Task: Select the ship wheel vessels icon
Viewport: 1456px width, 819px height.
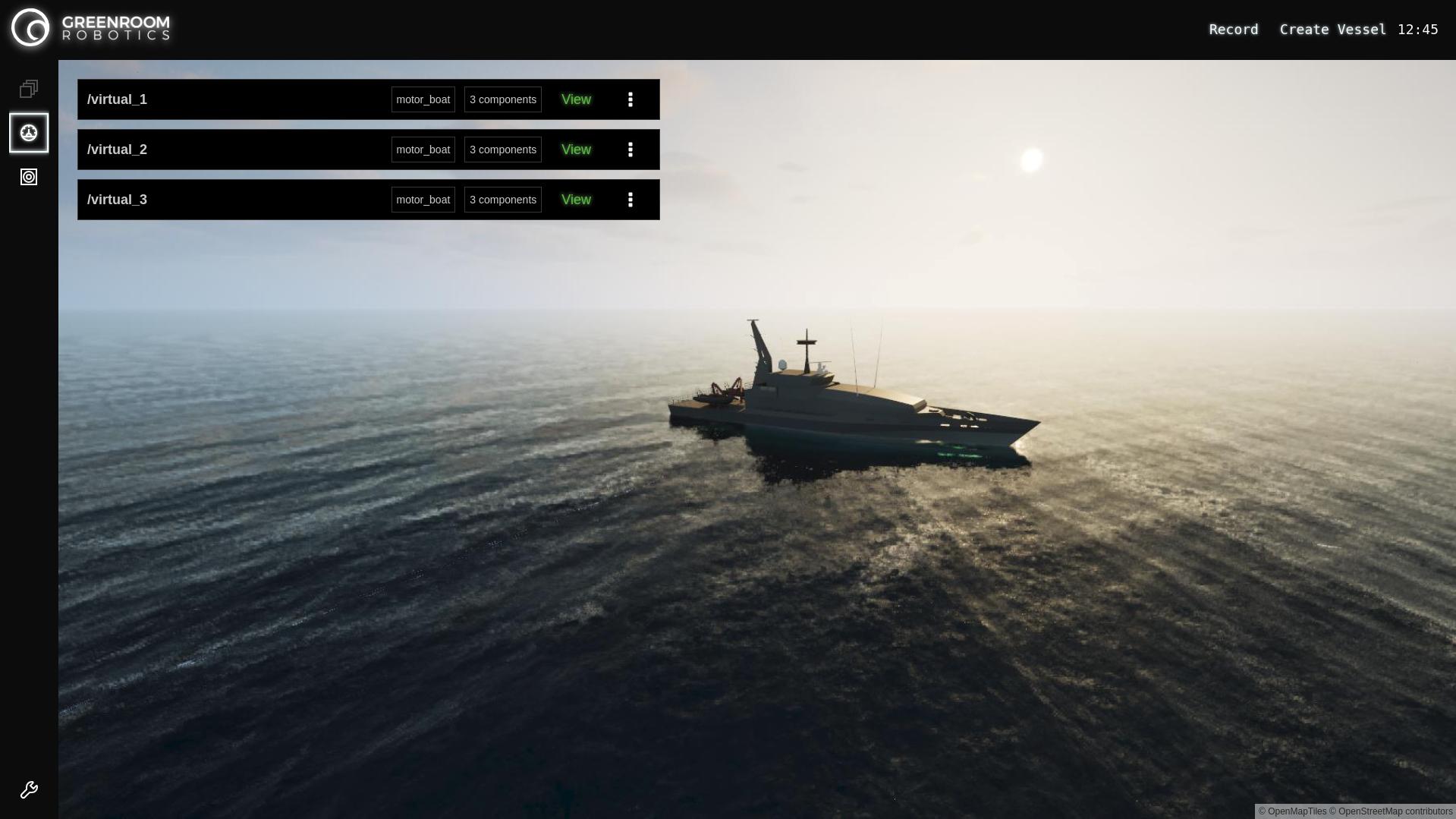Action: [29, 133]
